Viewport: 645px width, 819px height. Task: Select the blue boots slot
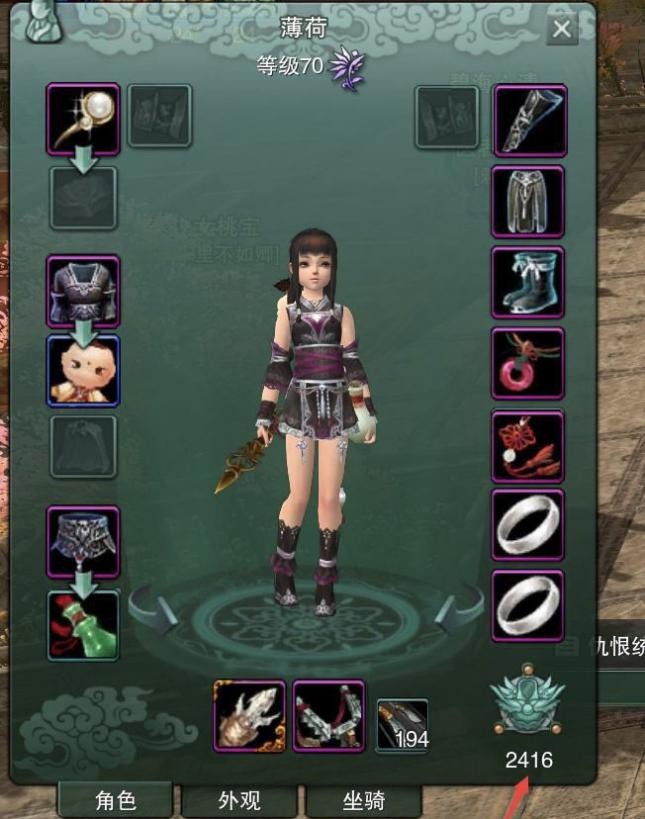pos(529,282)
